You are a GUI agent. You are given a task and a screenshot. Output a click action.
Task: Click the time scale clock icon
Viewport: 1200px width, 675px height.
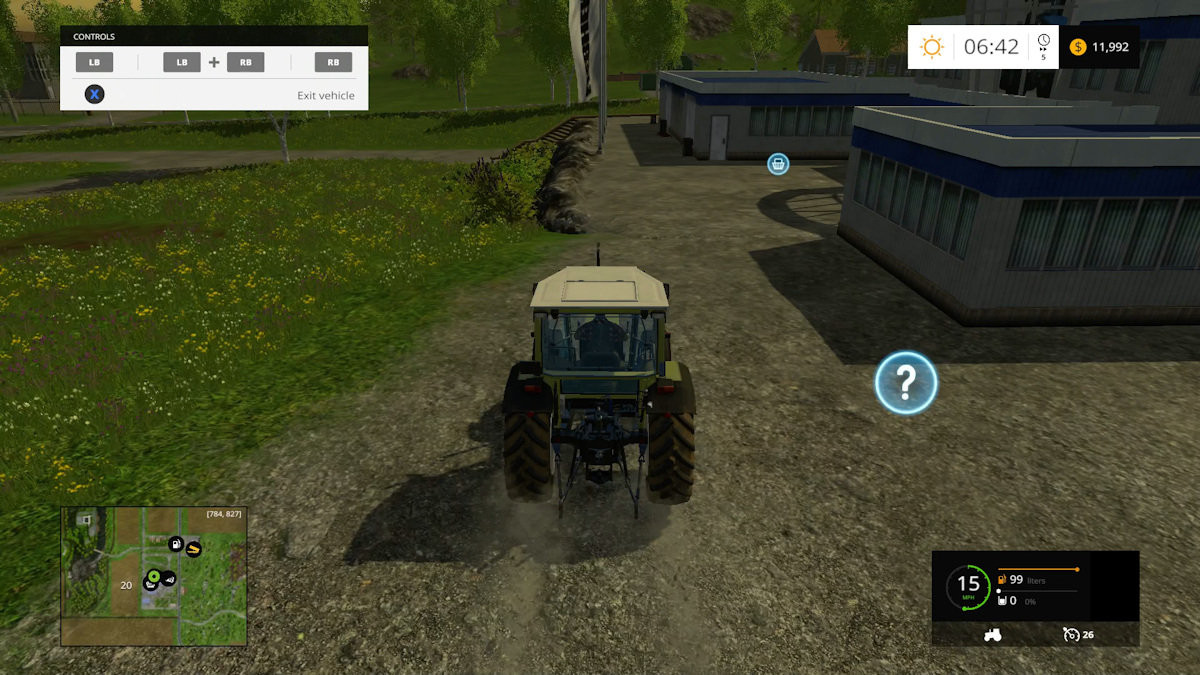1043,43
